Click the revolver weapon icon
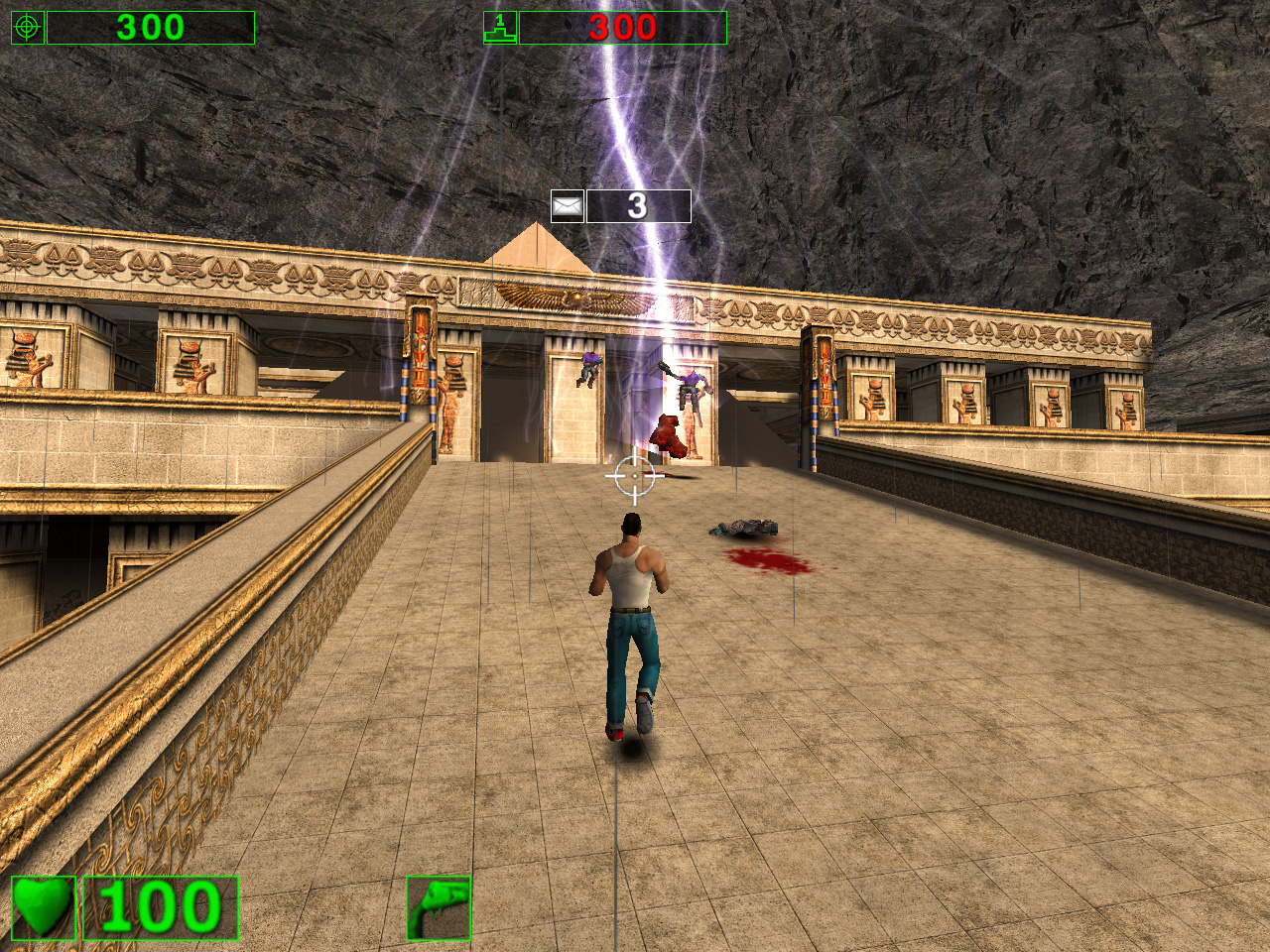Image resolution: width=1270 pixels, height=952 pixels. point(440,907)
